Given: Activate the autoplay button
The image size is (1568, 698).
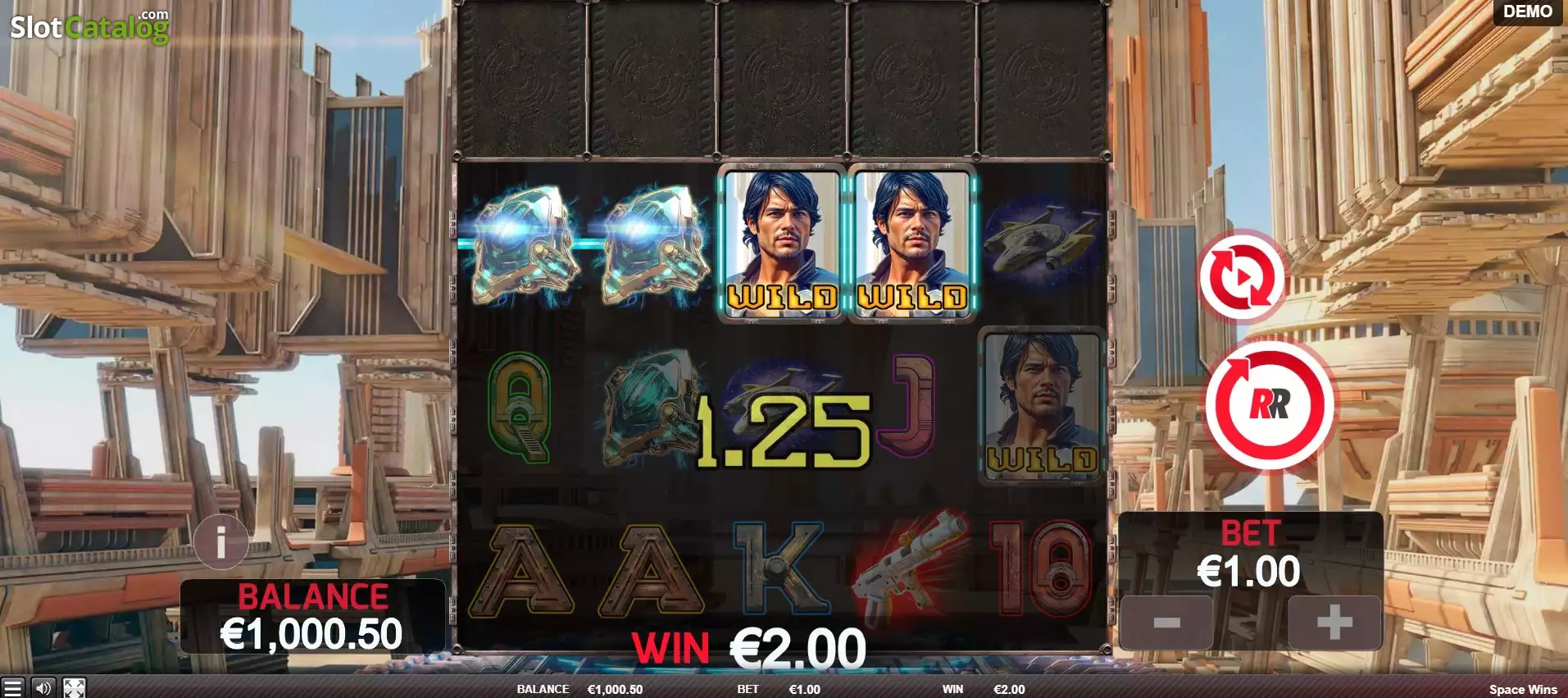Looking at the screenshot, I should click(x=1241, y=277).
